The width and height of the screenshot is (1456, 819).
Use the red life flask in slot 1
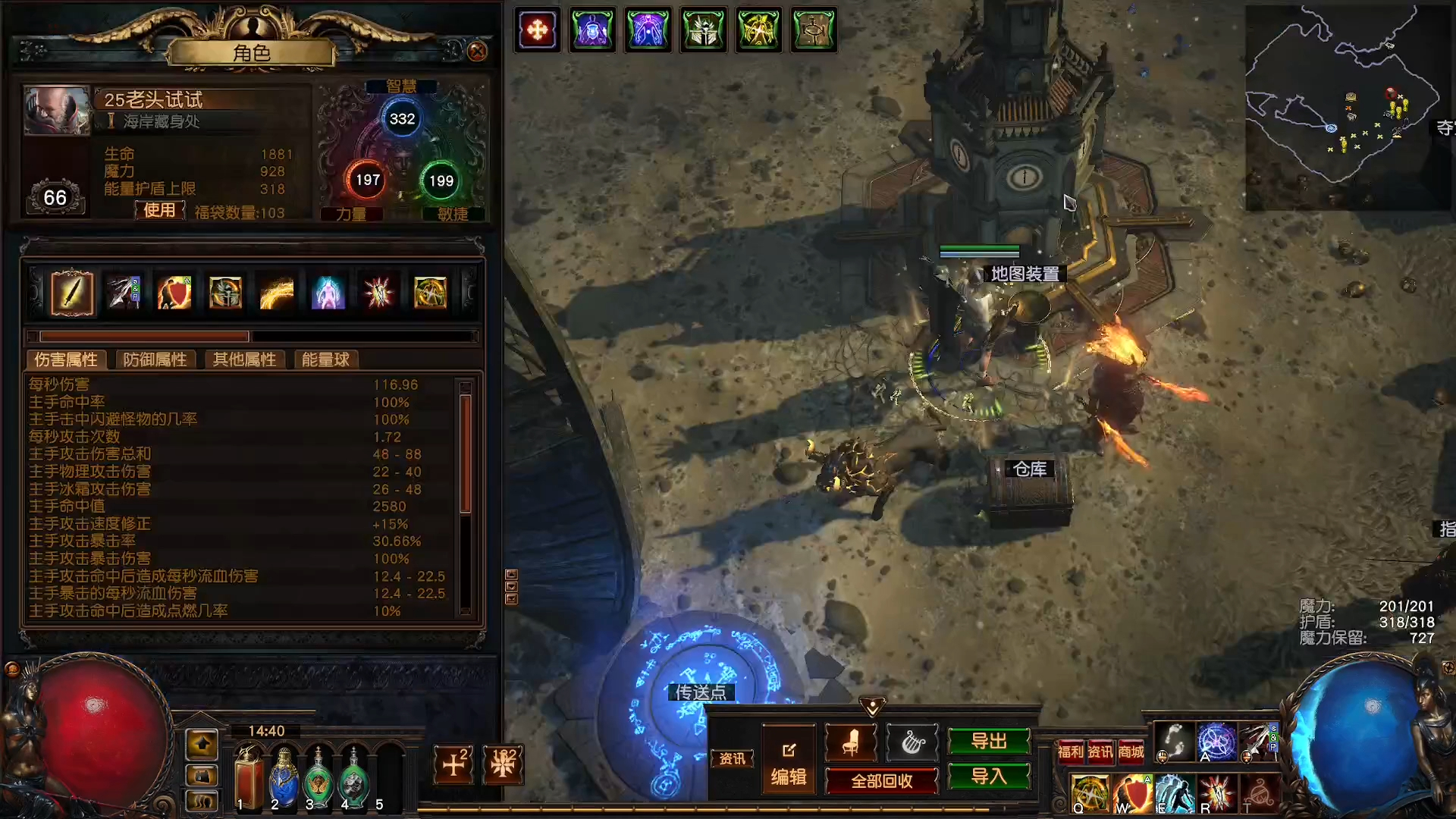(248, 777)
